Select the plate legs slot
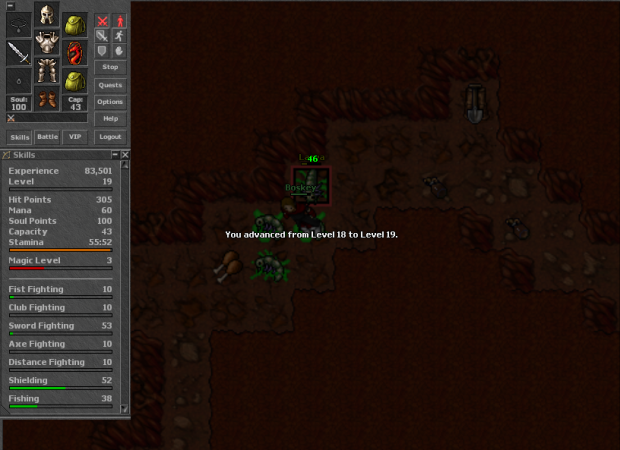The image size is (620, 450). [x=47, y=70]
